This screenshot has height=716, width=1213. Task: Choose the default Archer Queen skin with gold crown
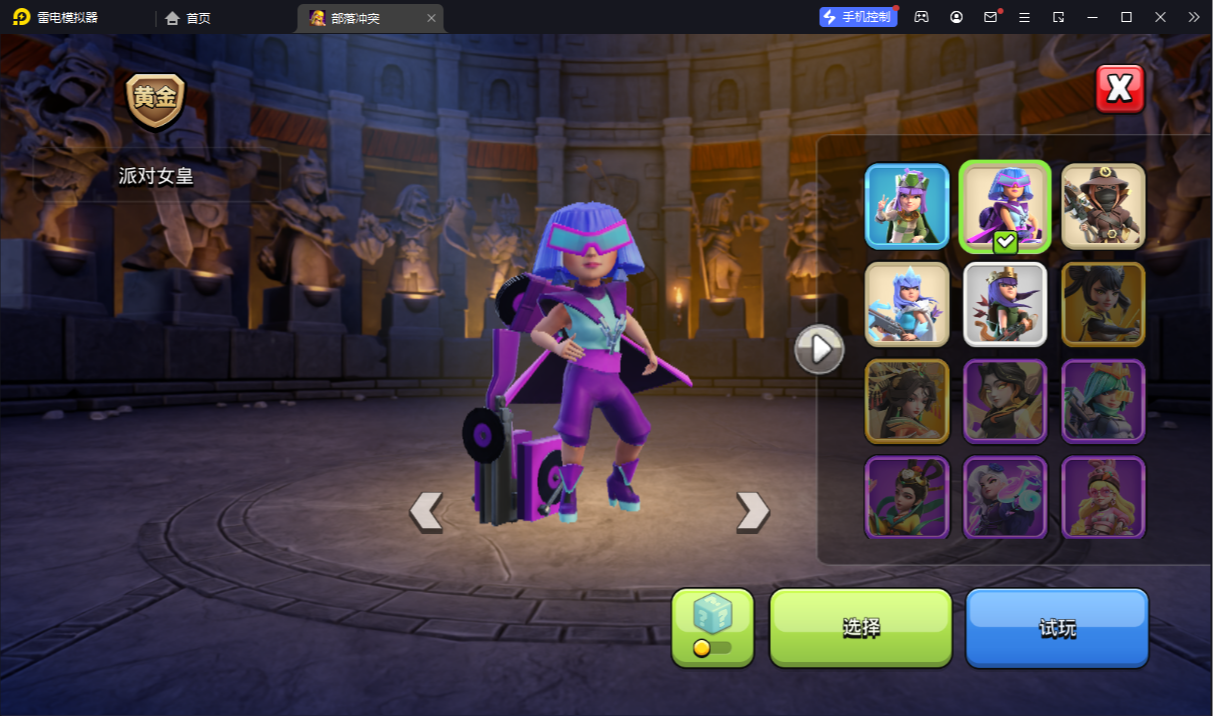[x=1004, y=304]
